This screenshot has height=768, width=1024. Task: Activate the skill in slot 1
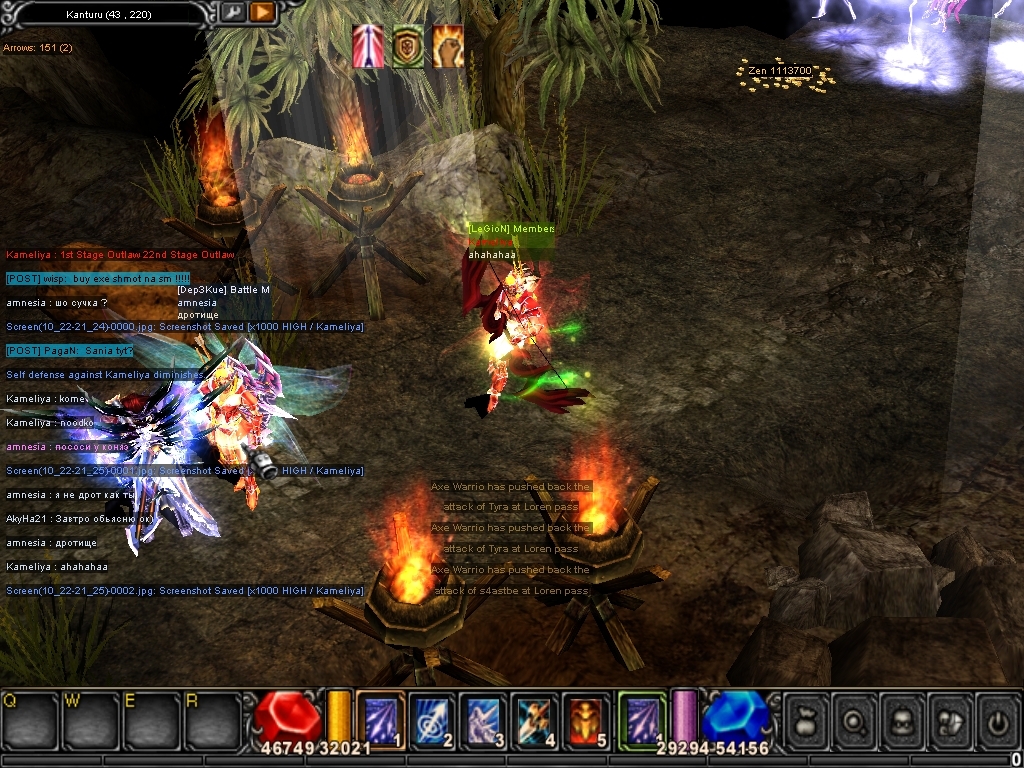381,716
